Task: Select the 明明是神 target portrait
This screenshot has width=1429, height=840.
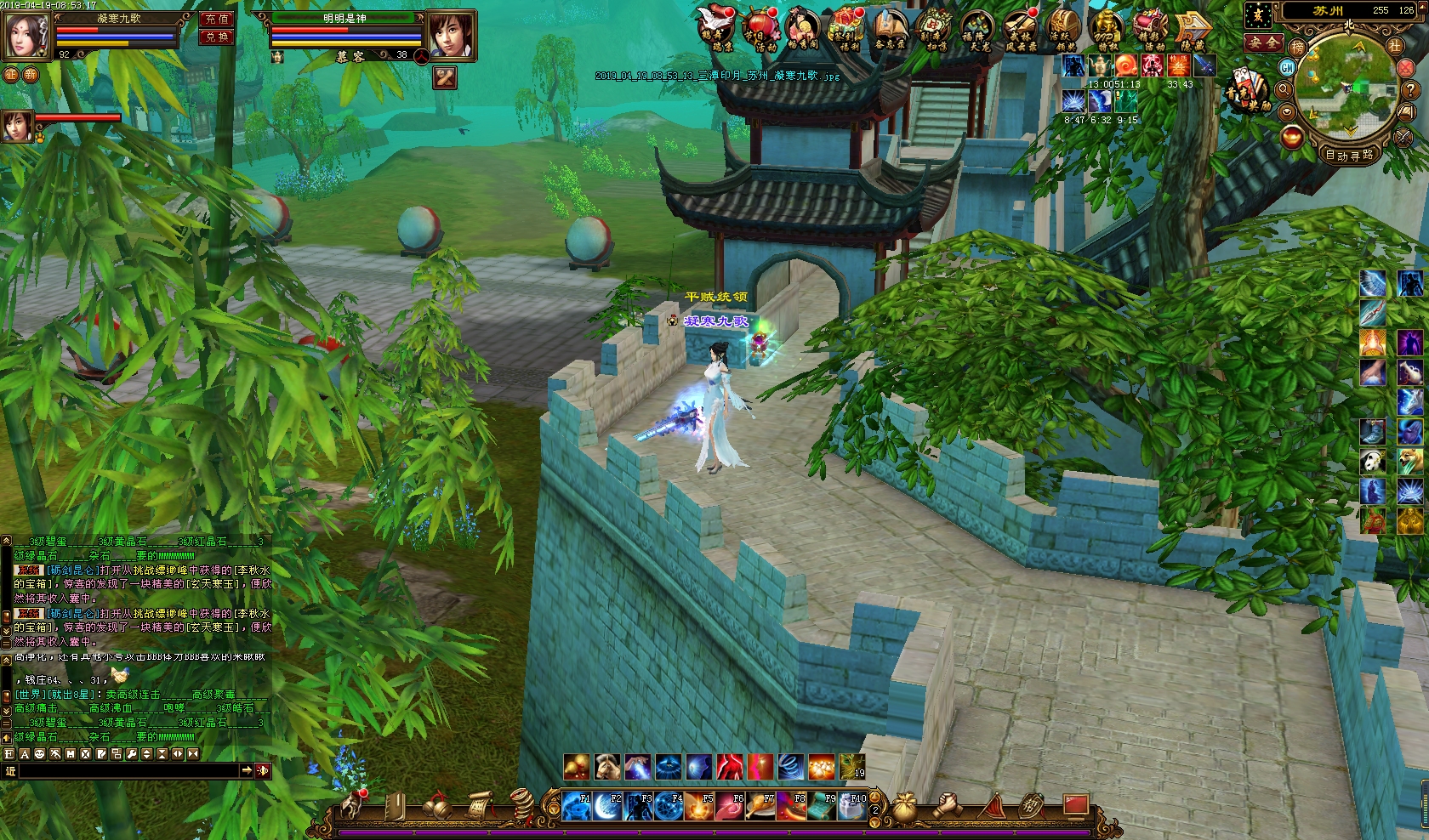Action: coord(449,35)
